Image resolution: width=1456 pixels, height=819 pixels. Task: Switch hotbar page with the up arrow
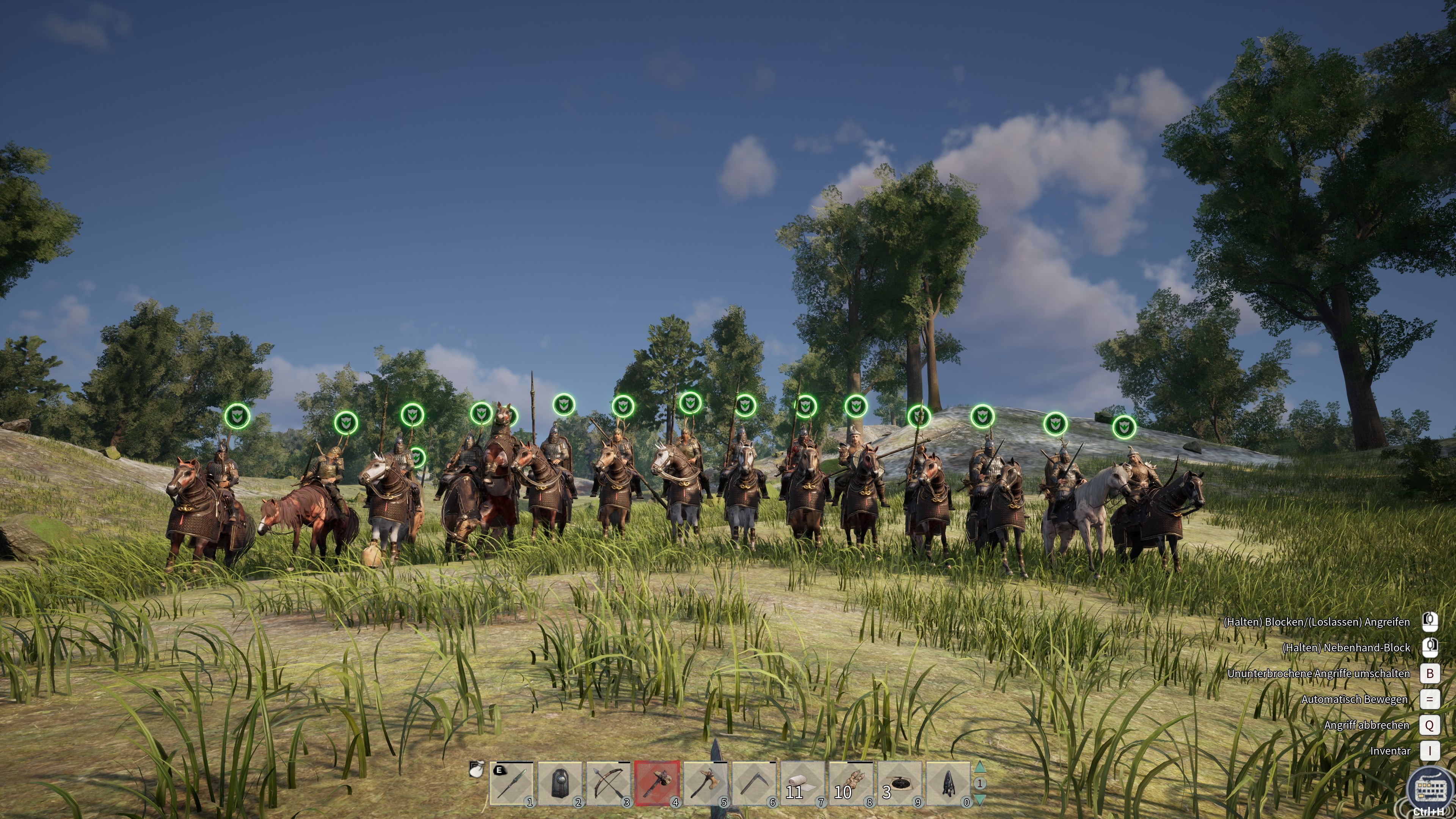(x=979, y=767)
